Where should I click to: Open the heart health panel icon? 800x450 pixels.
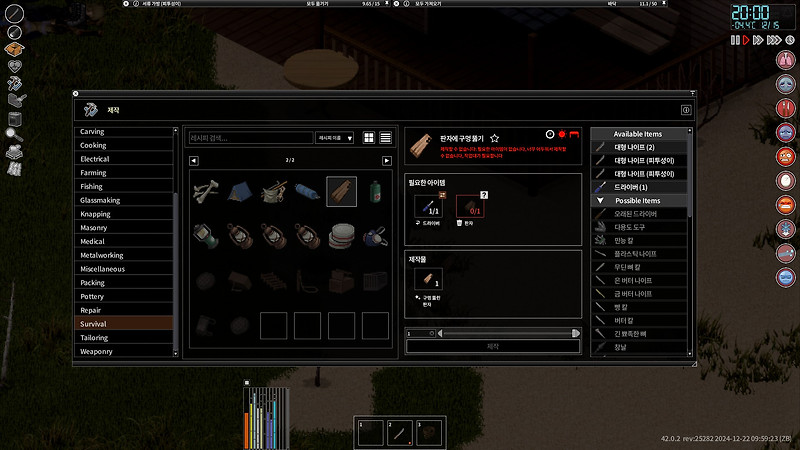pos(15,66)
